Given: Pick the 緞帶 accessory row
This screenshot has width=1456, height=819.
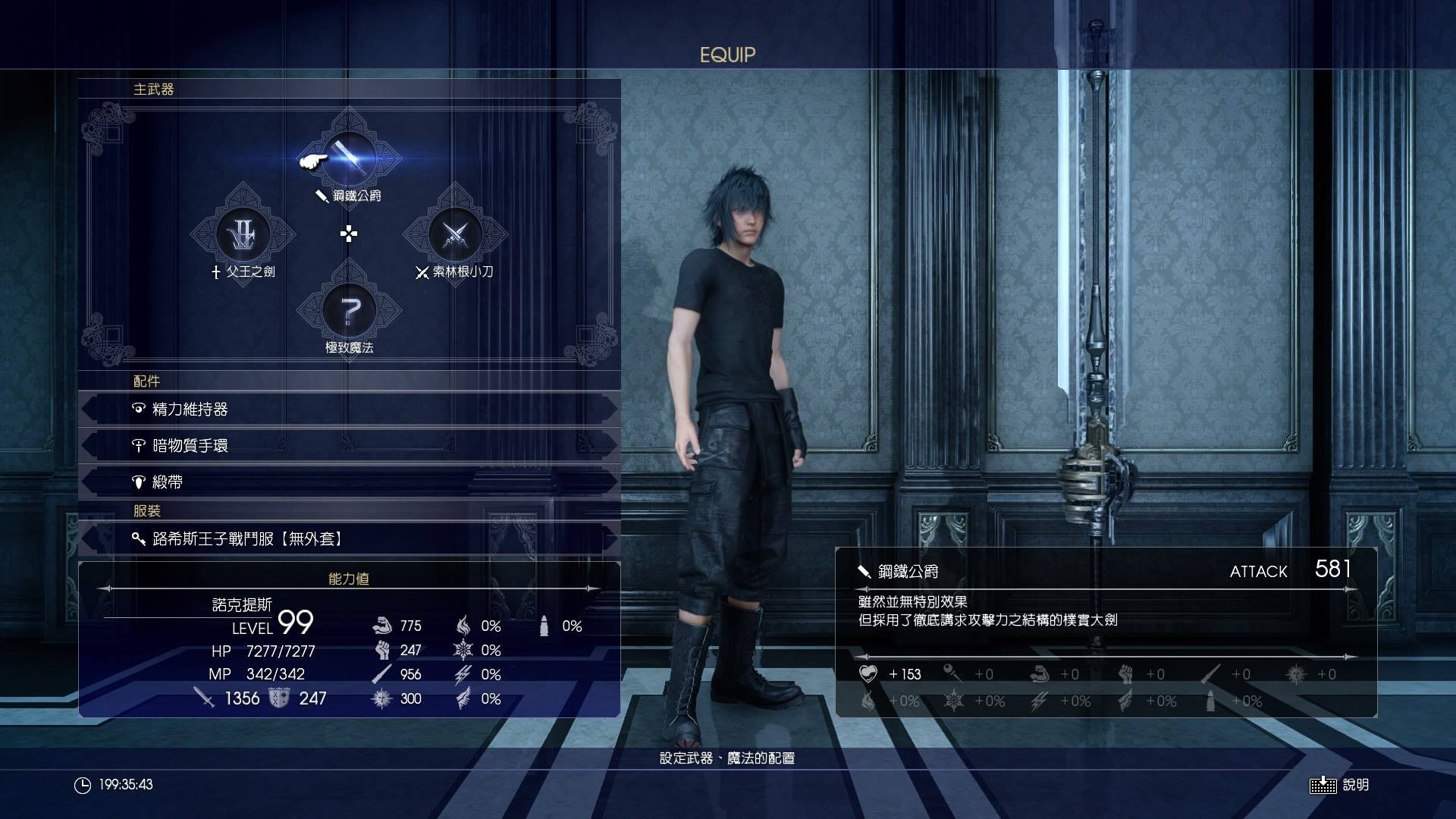Looking at the screenshot, I should 349,482.
